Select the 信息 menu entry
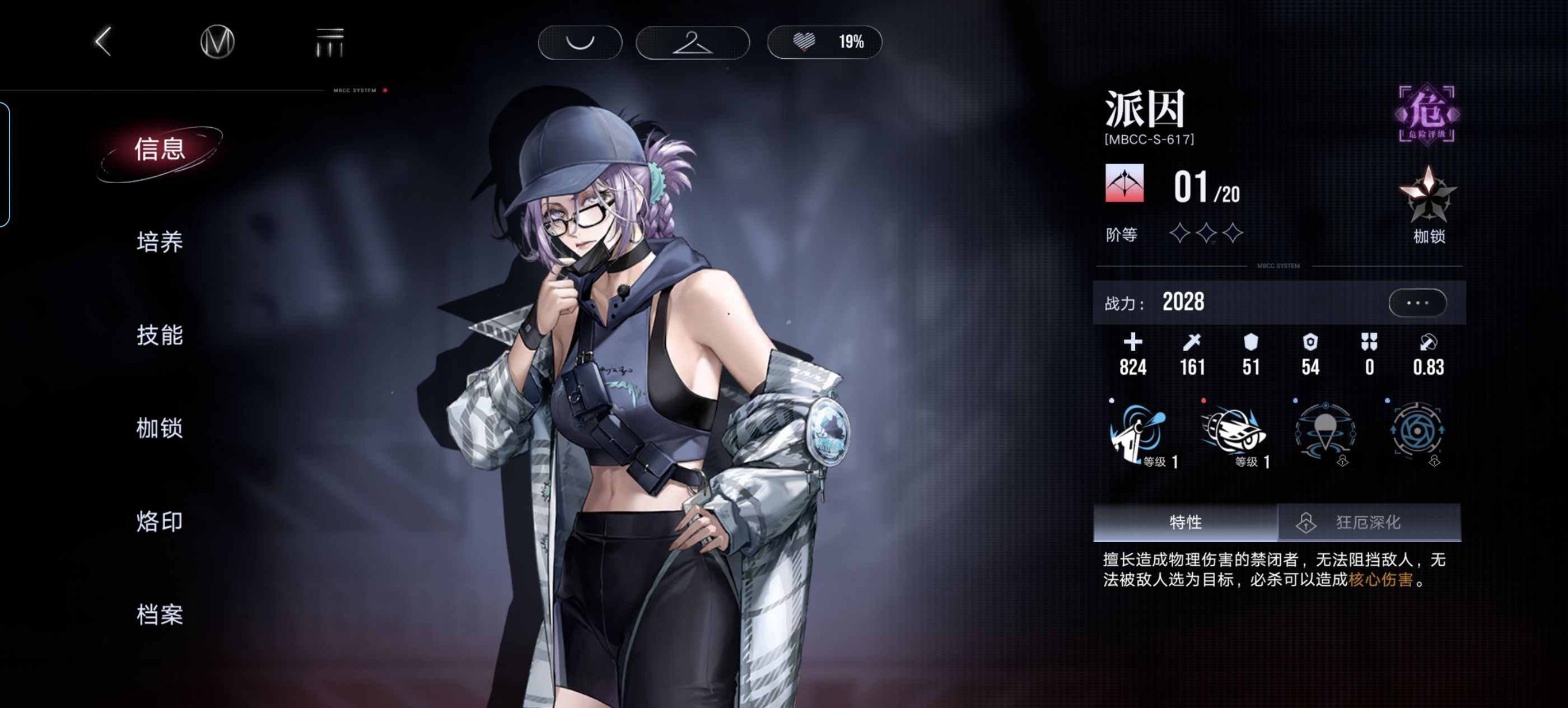This screenshot has width=1568, height=708. click(160, 150)
